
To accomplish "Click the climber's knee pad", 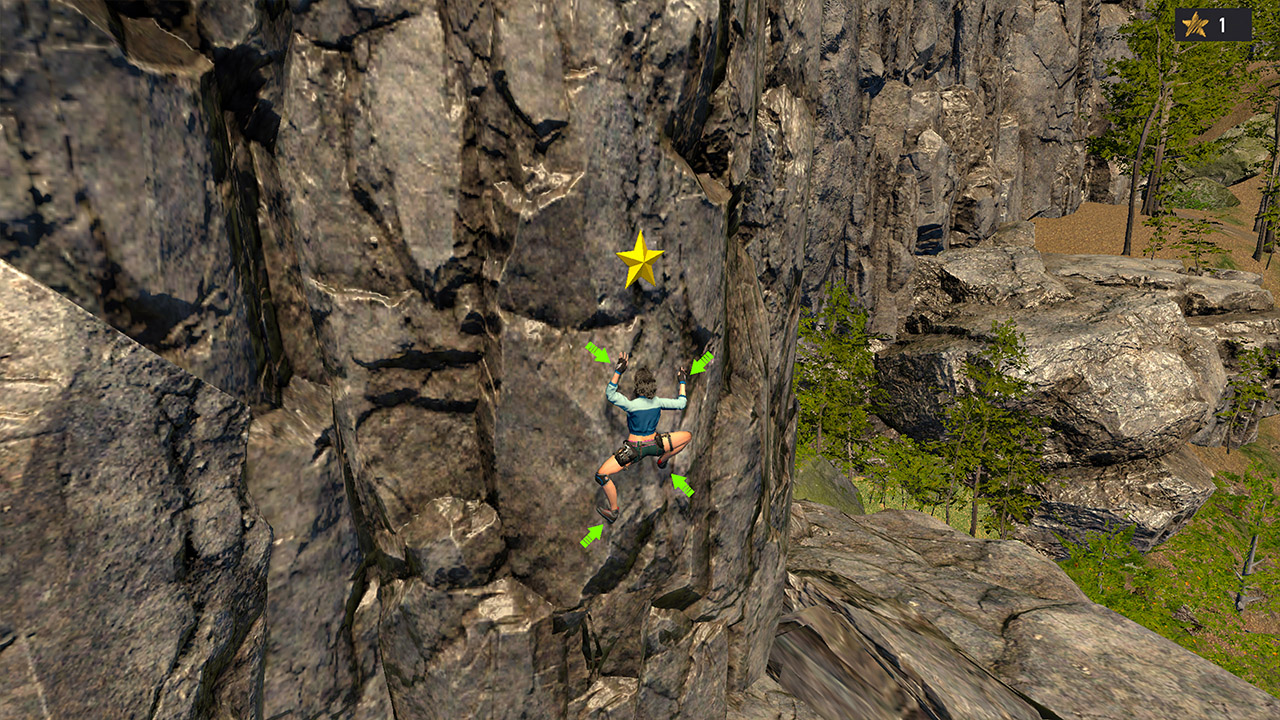I will pyautogui.click(x=601, y=480).
